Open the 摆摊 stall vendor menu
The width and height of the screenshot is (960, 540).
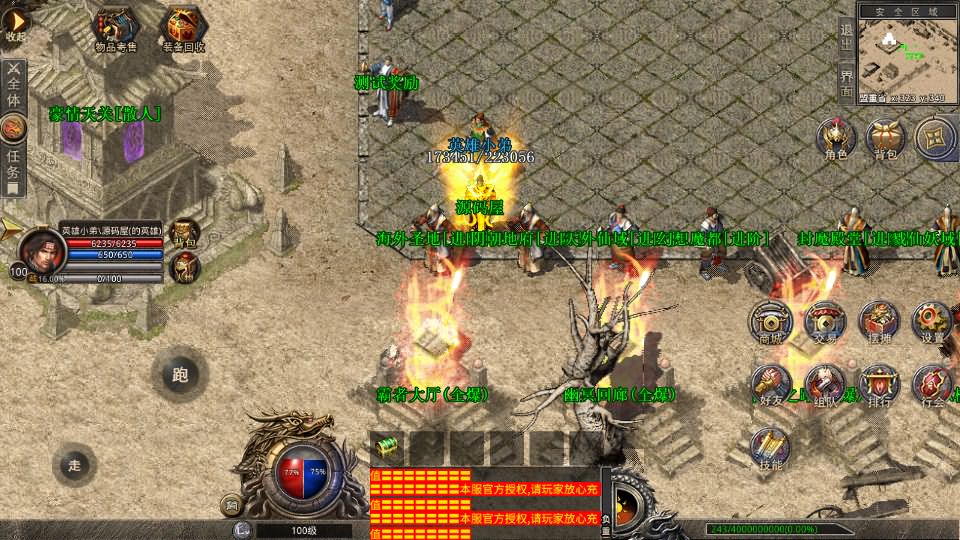pyautogui.click(x=879, y=320)
